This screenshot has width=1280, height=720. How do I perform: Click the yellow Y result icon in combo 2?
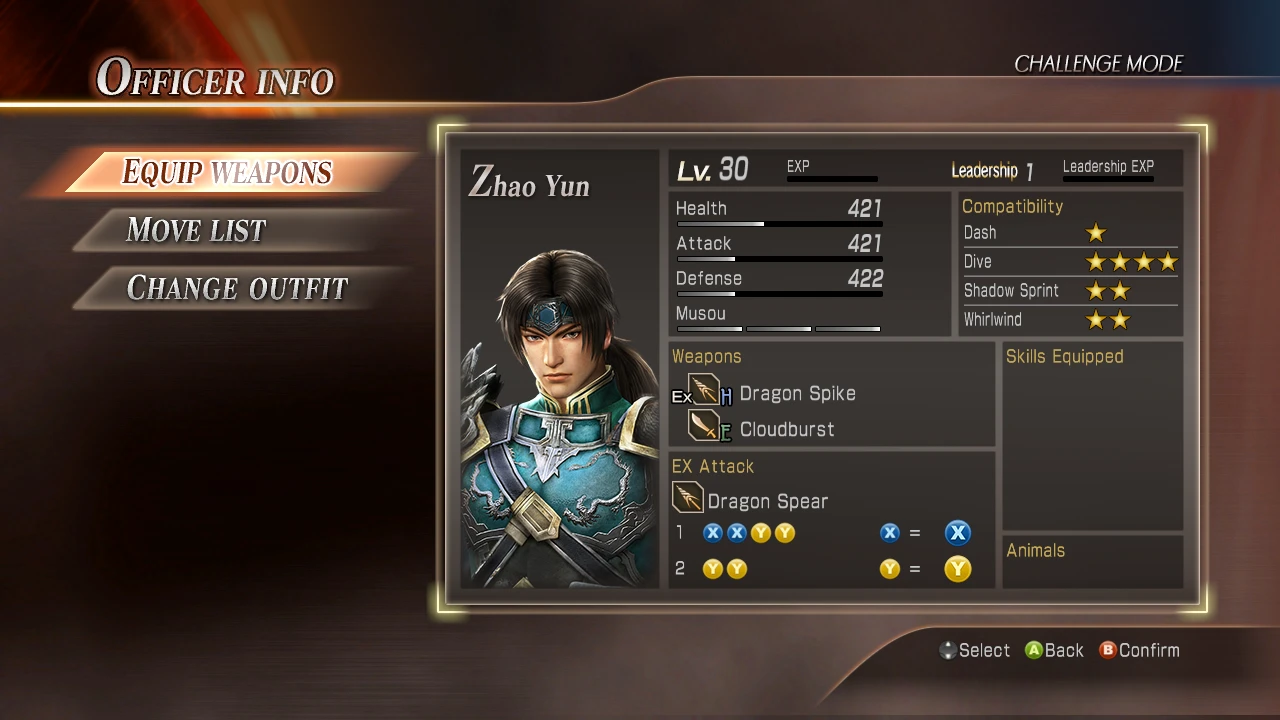956,568
